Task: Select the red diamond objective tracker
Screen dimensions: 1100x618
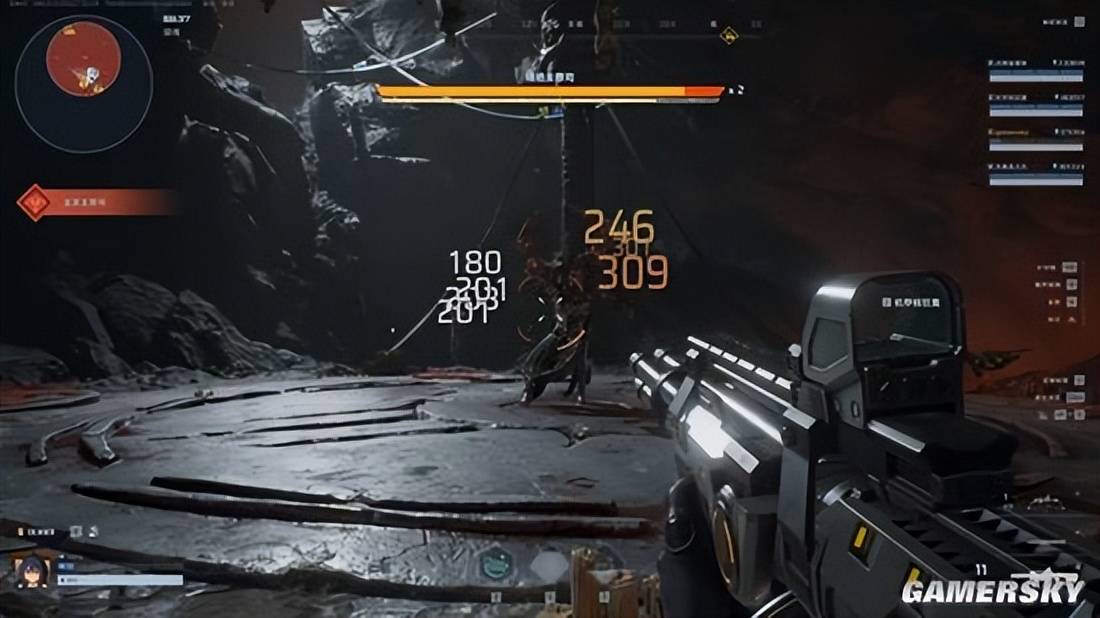Action: tap(36, 202)
